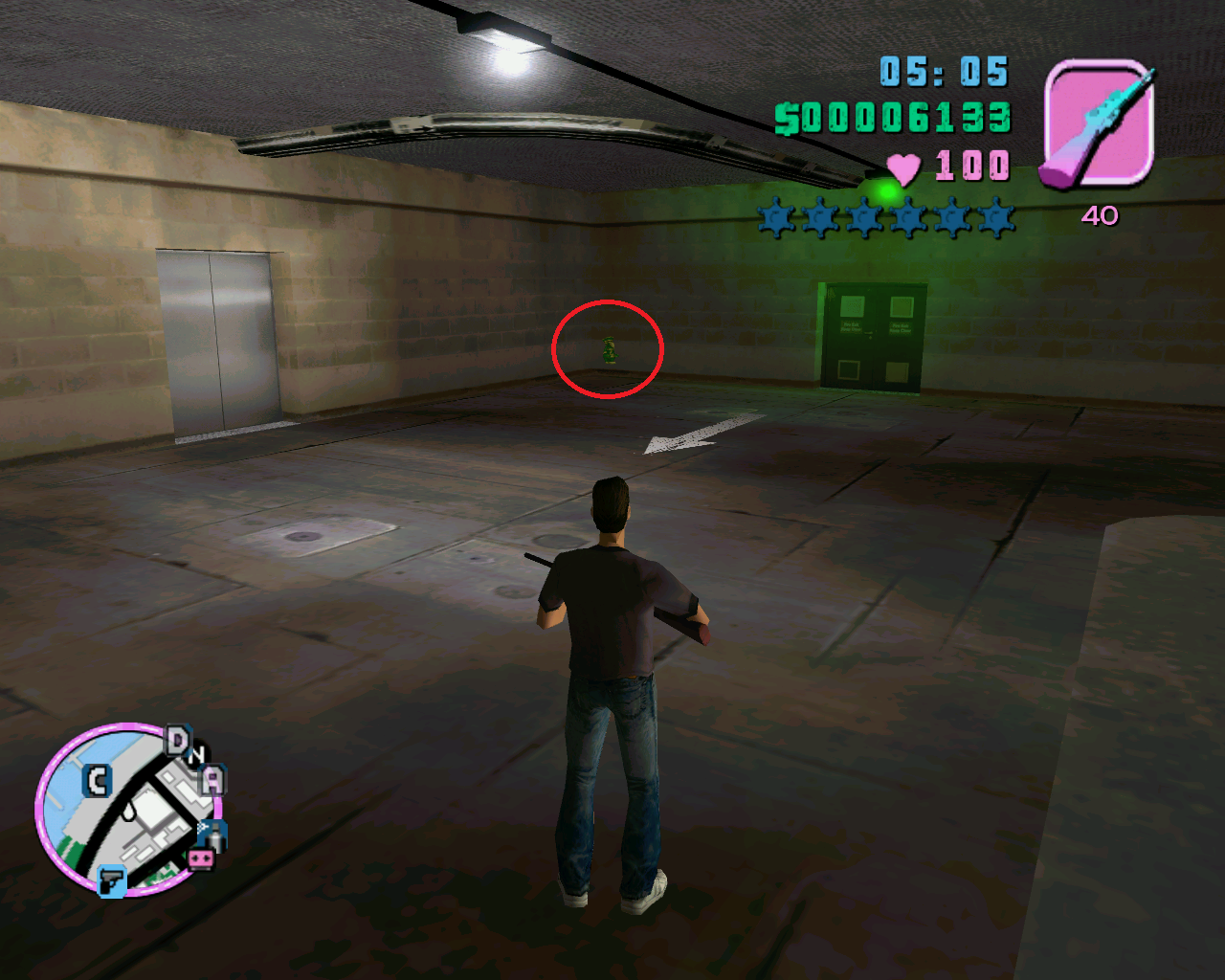Click the player position arrow on the radar
The image size is (1225, 980).
coord(128,813)
